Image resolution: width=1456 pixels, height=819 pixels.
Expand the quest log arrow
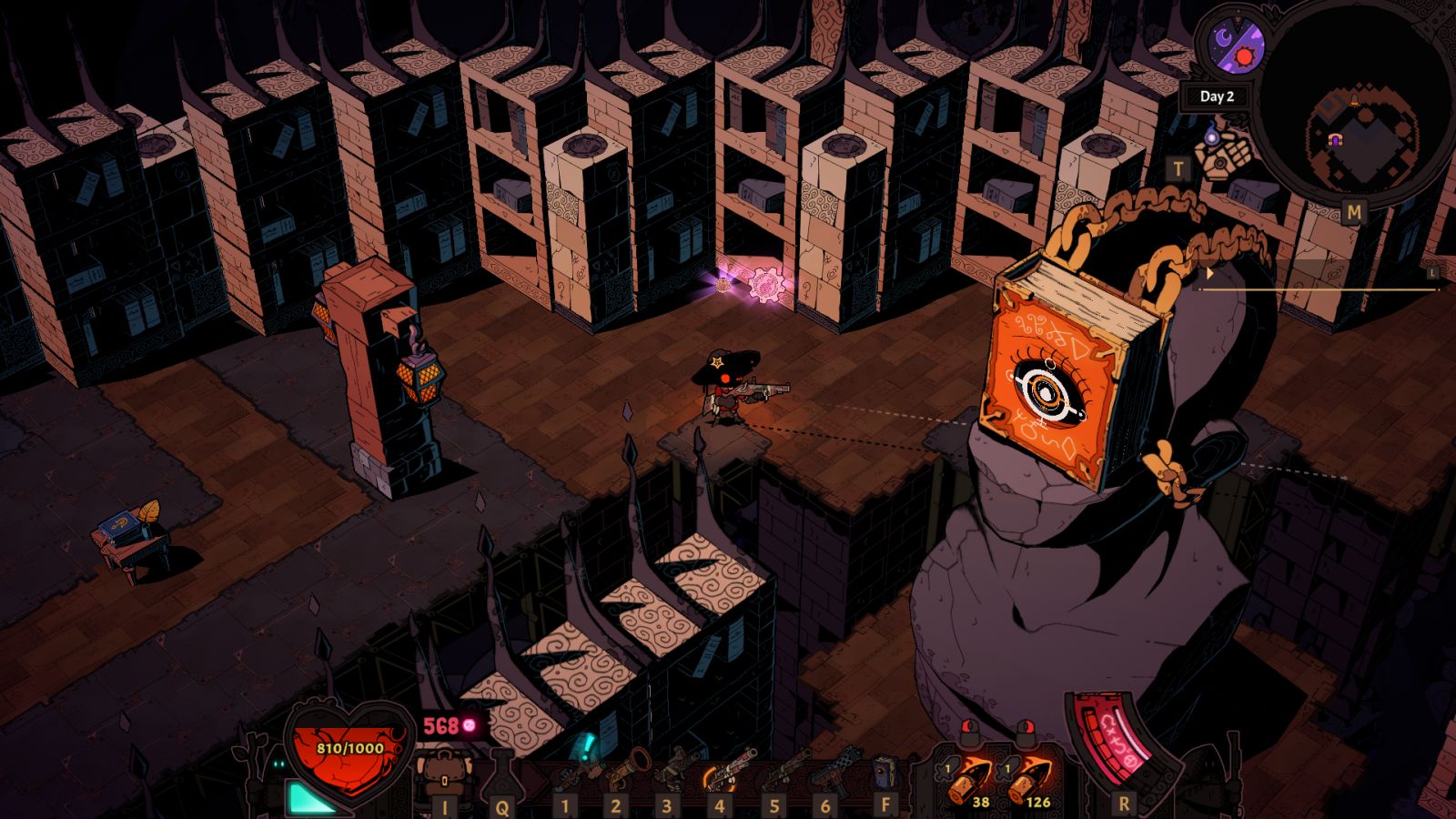coord(1209,273)
